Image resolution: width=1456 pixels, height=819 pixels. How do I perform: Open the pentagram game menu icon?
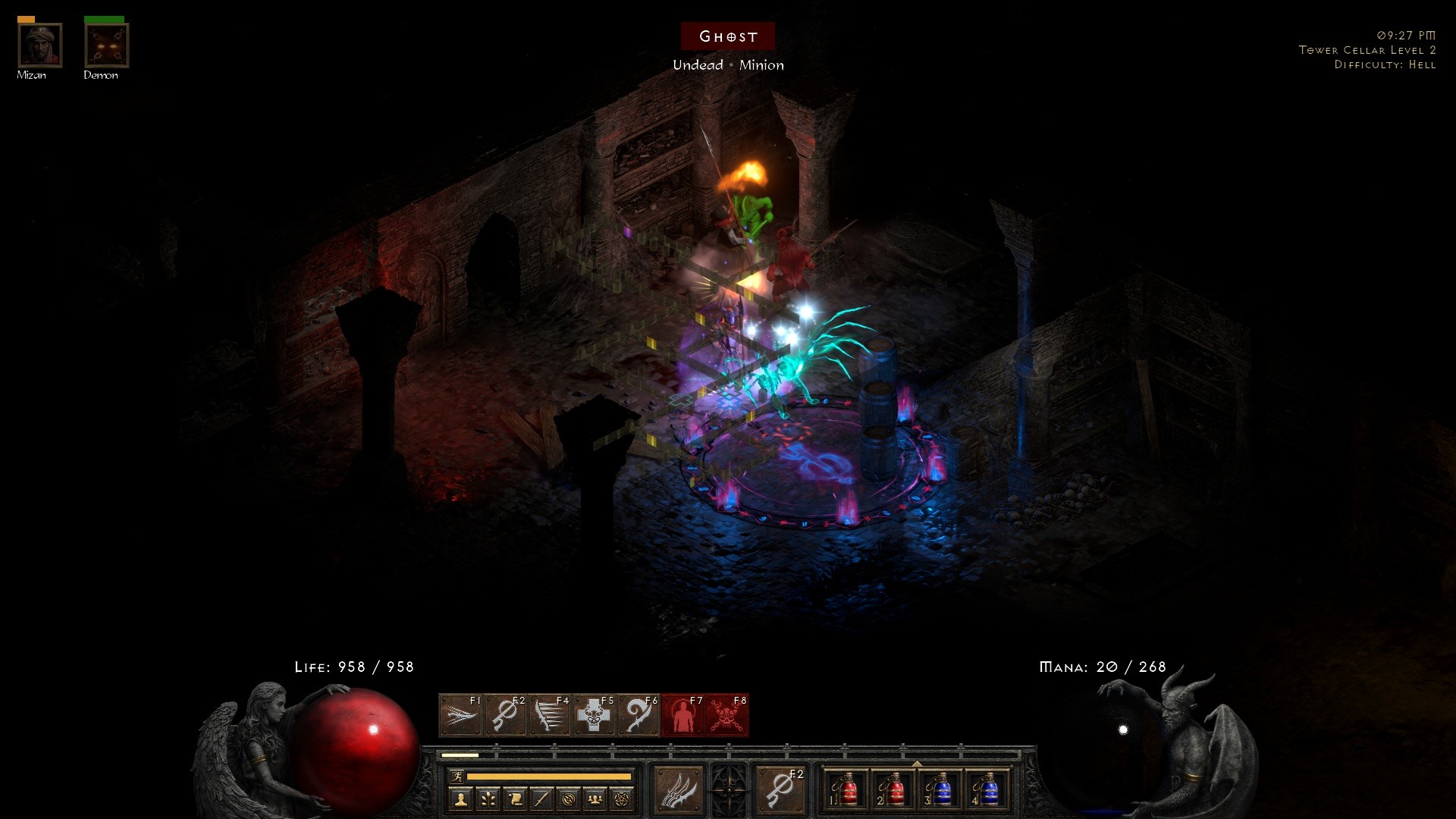tap(622, 799)
